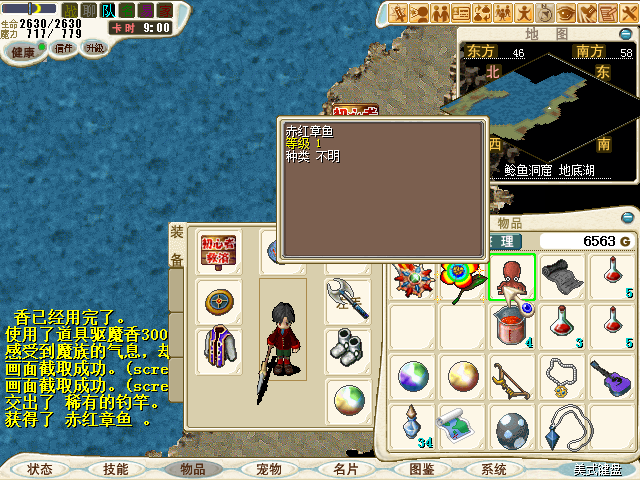640x480 pixels.
Task: Select the rolled grey scroll item
Action: pyautogui.click(x=561, y=275)
